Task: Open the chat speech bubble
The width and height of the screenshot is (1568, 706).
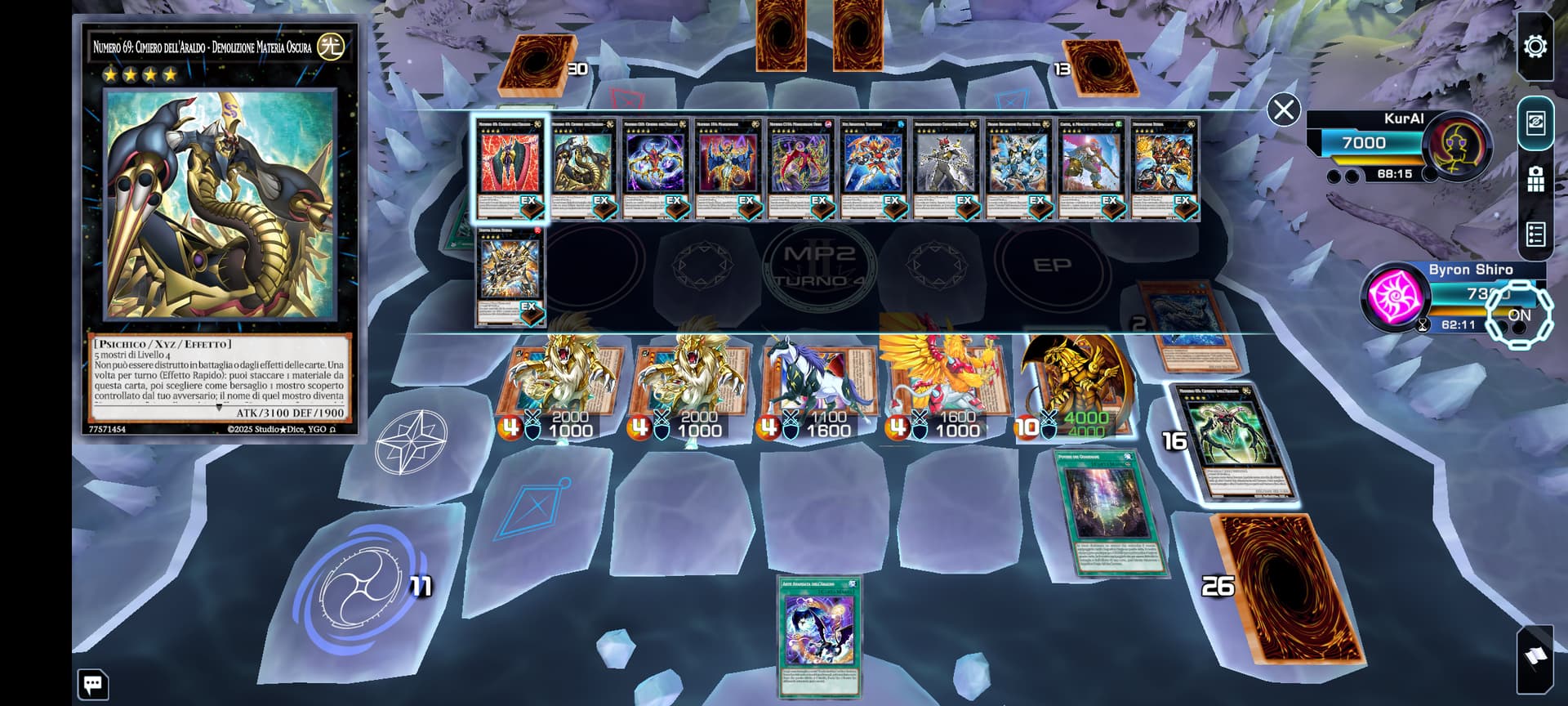Action: pos(92,684)
